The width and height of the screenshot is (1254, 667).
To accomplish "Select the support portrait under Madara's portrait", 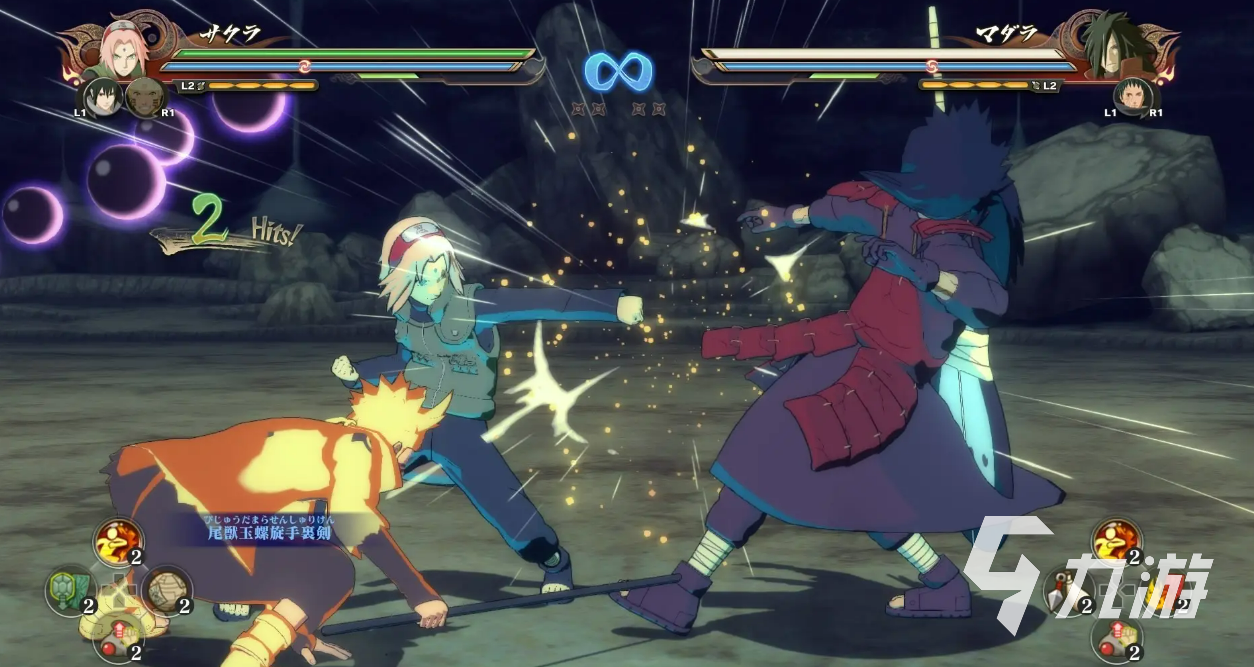I will (x=1132, y=97).
